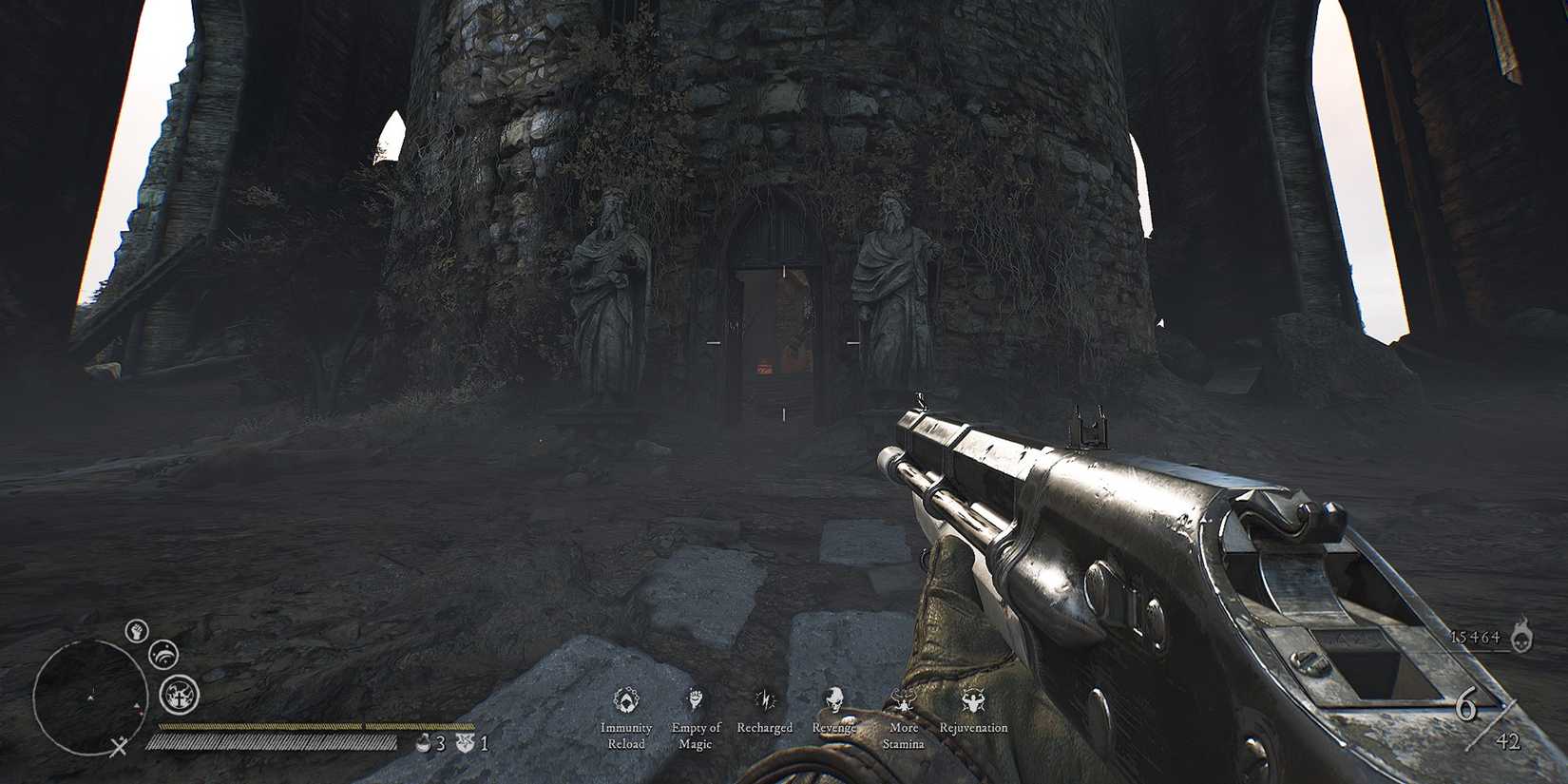Screen dimensions: 1568x784
Task: Select the vial consumable icon showing 3
Action: point(424,743)
